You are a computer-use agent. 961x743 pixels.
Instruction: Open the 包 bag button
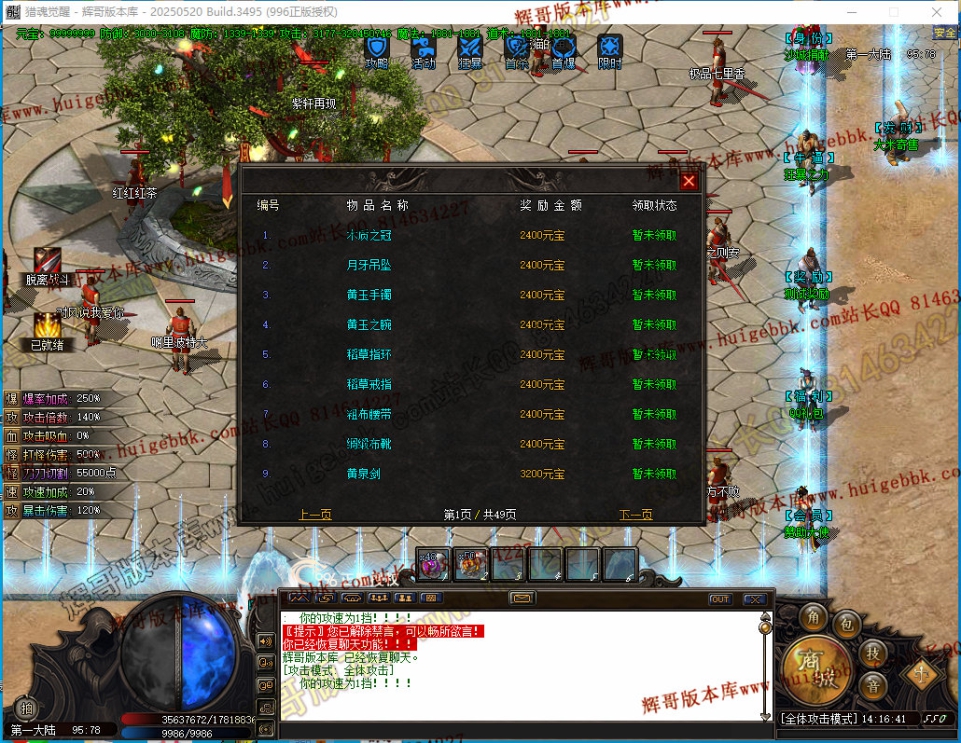click(847, 625)
